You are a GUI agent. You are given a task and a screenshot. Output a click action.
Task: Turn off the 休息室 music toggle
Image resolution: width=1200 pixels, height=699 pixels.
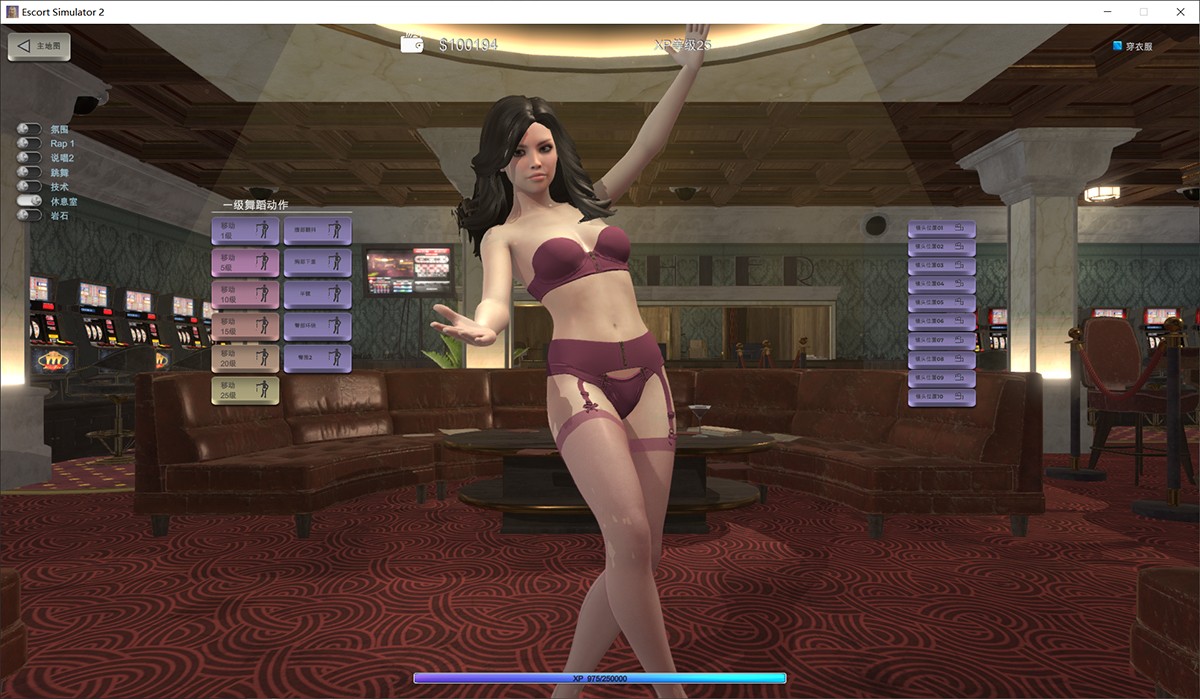30,201
